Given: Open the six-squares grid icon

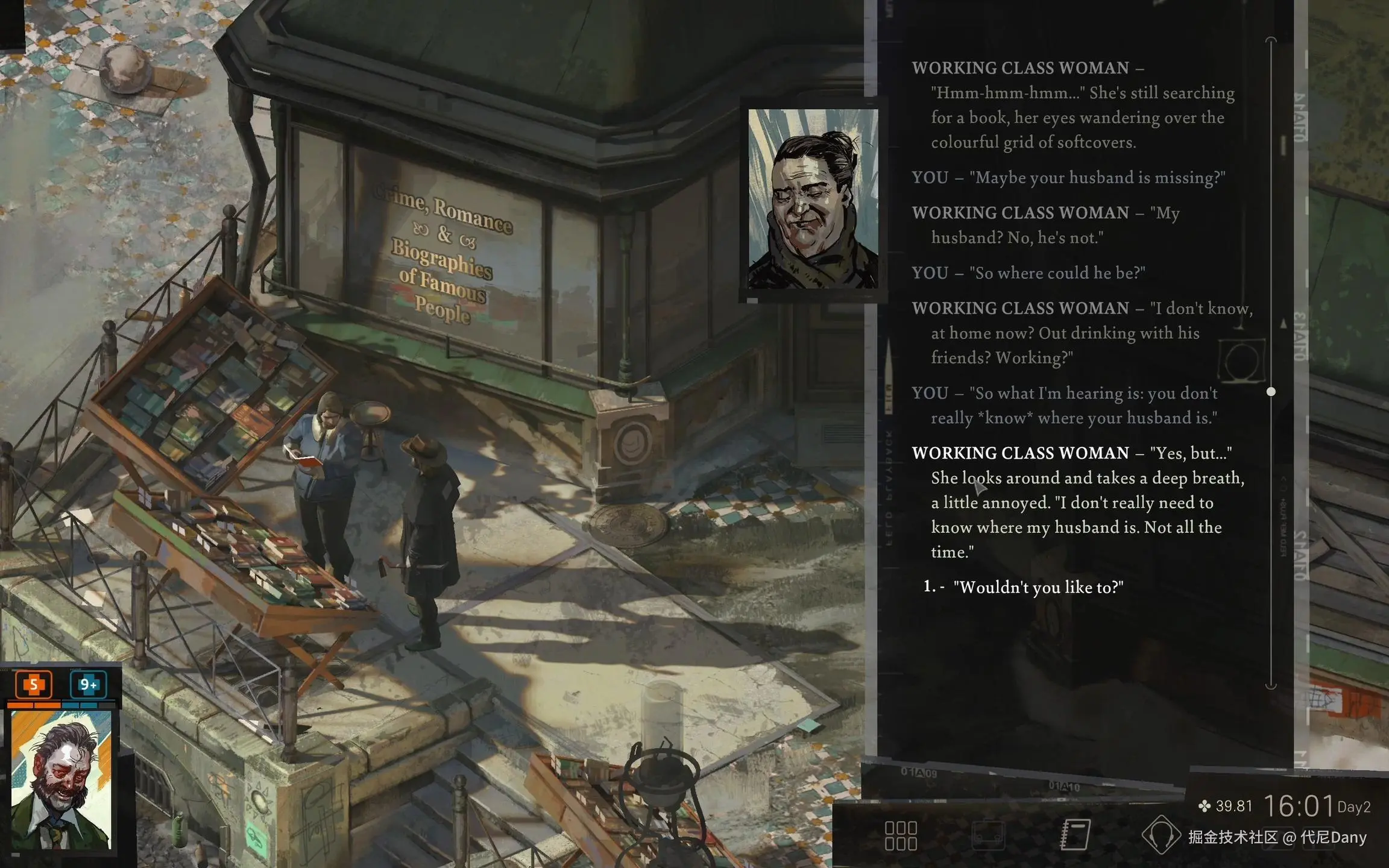Looking at the screenshot, I should coord(901,835).
